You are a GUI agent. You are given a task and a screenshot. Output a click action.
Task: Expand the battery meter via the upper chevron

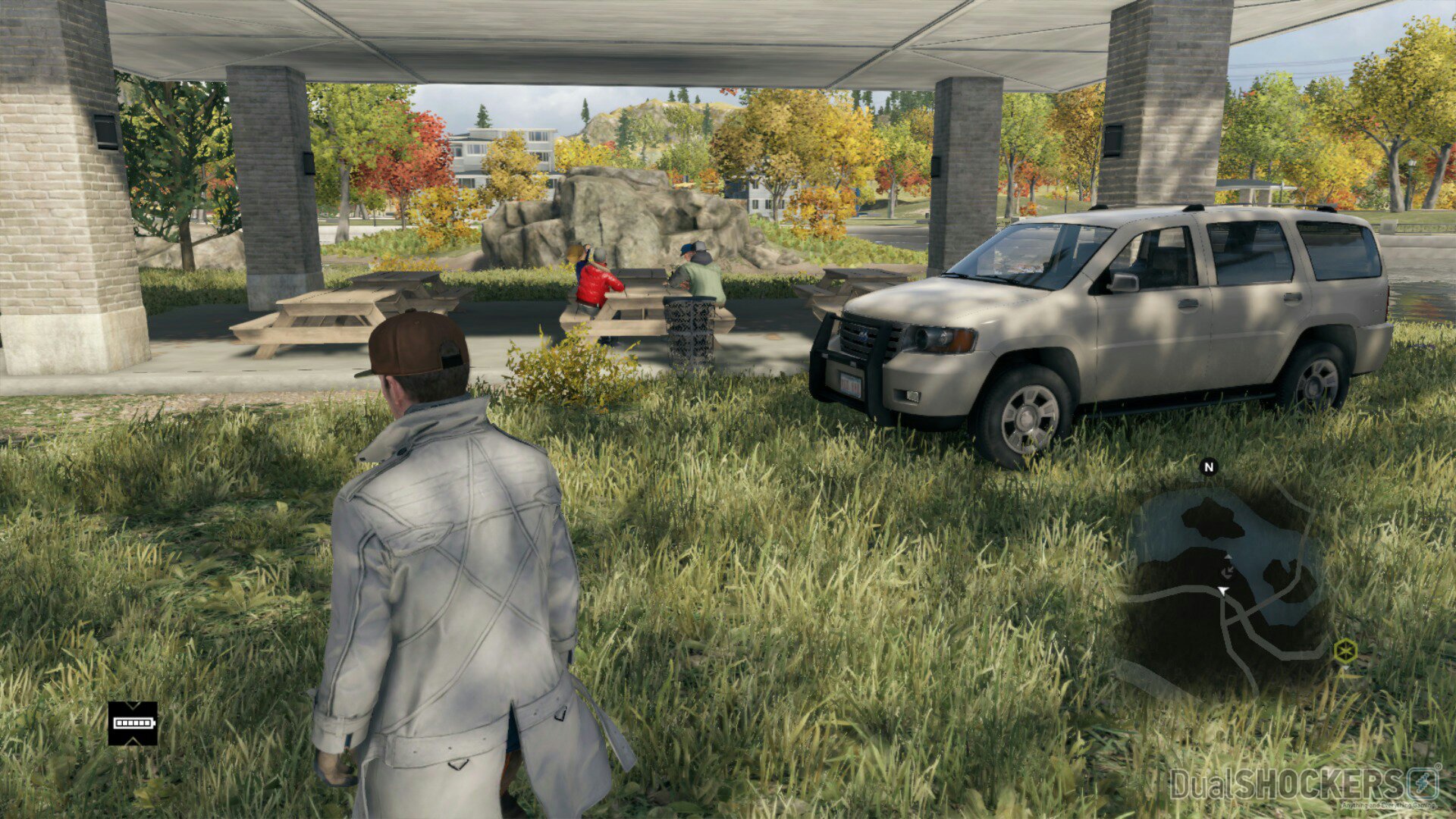tap(133, 705)
